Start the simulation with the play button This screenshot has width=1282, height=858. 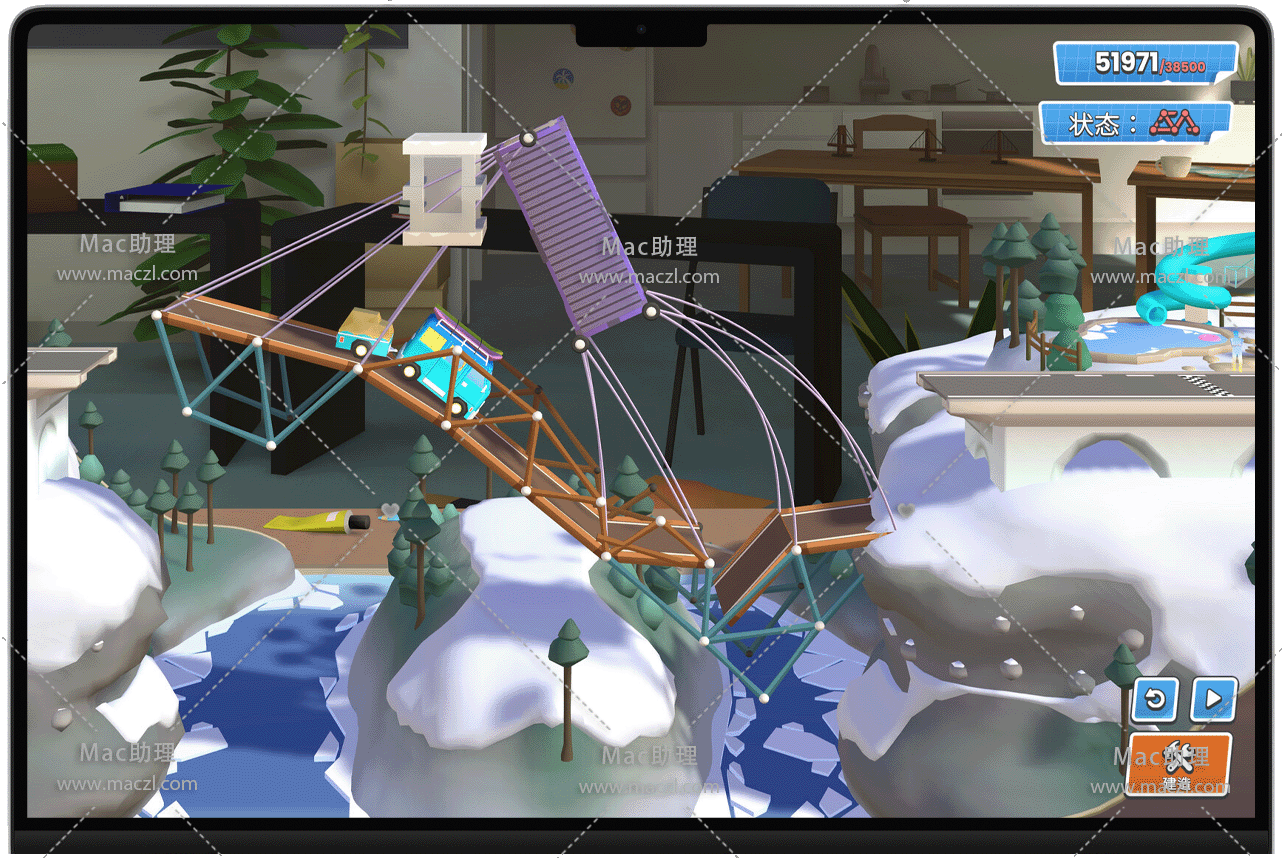pos(1213,699)
